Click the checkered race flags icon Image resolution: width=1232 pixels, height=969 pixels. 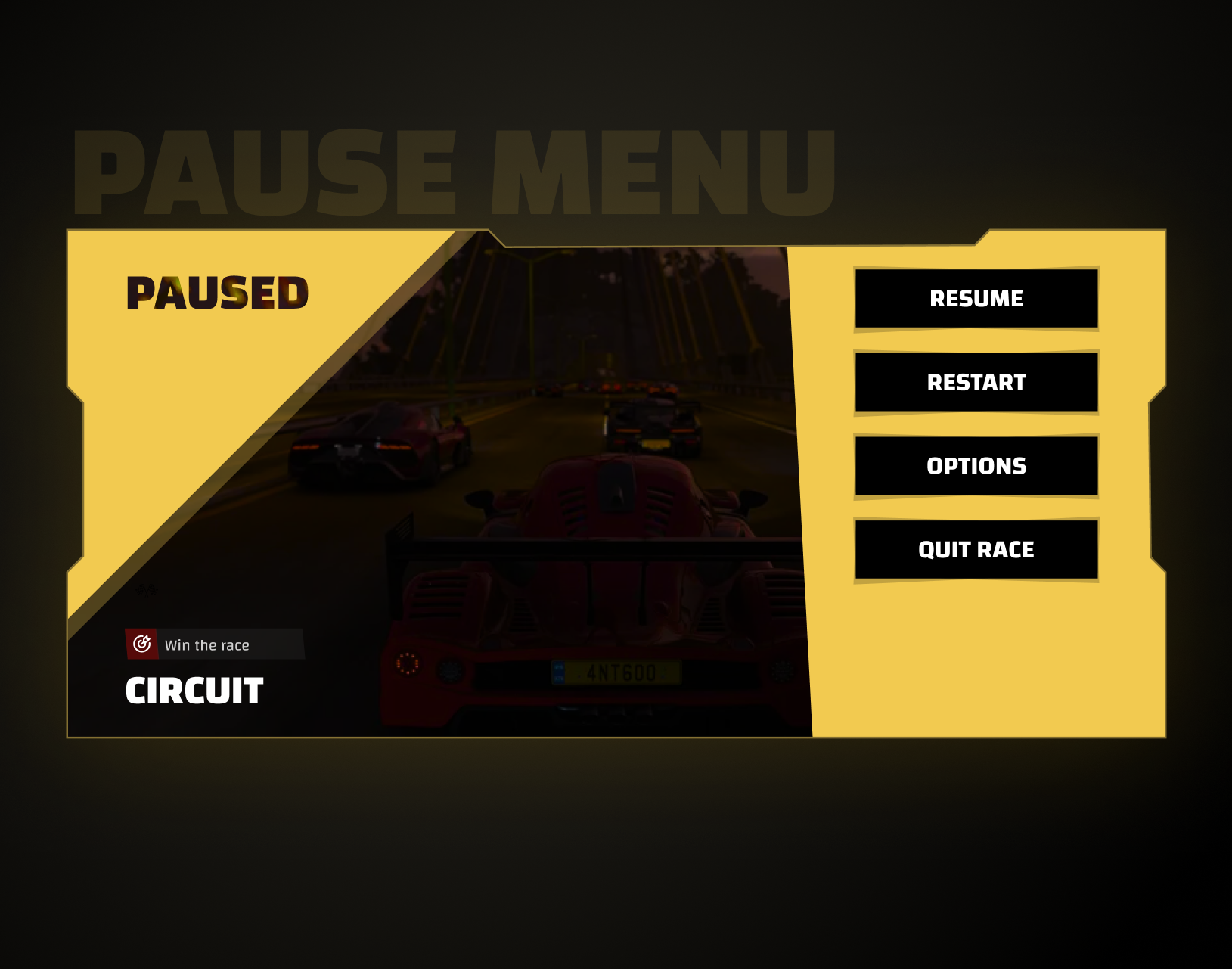pos(146,589)
